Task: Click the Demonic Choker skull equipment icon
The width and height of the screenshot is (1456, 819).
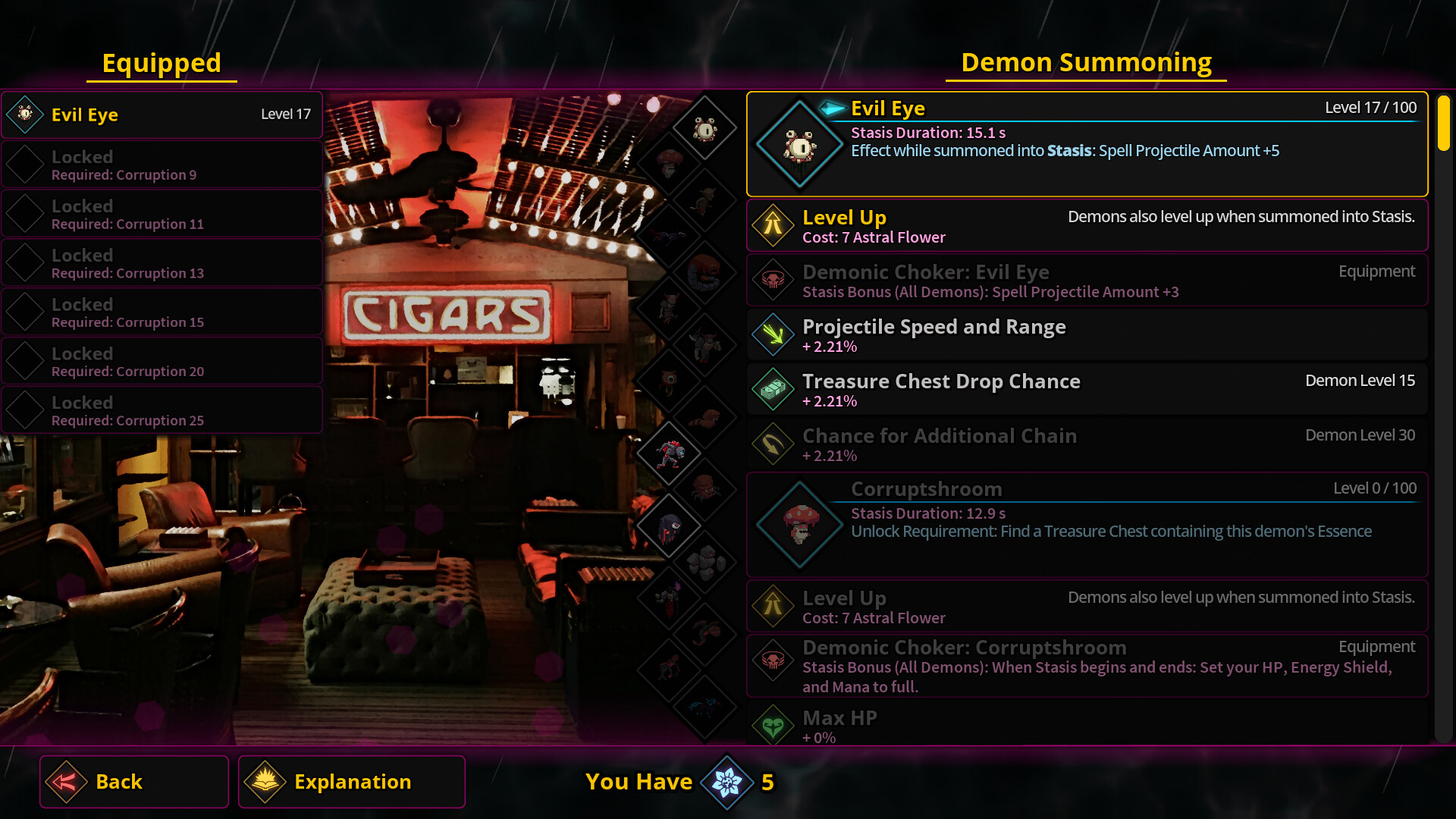Action: 773,279
